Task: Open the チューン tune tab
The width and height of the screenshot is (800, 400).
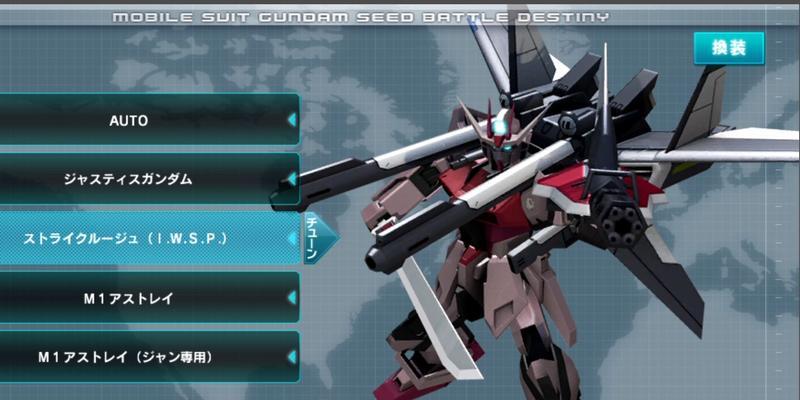Action: click(312, 239)
